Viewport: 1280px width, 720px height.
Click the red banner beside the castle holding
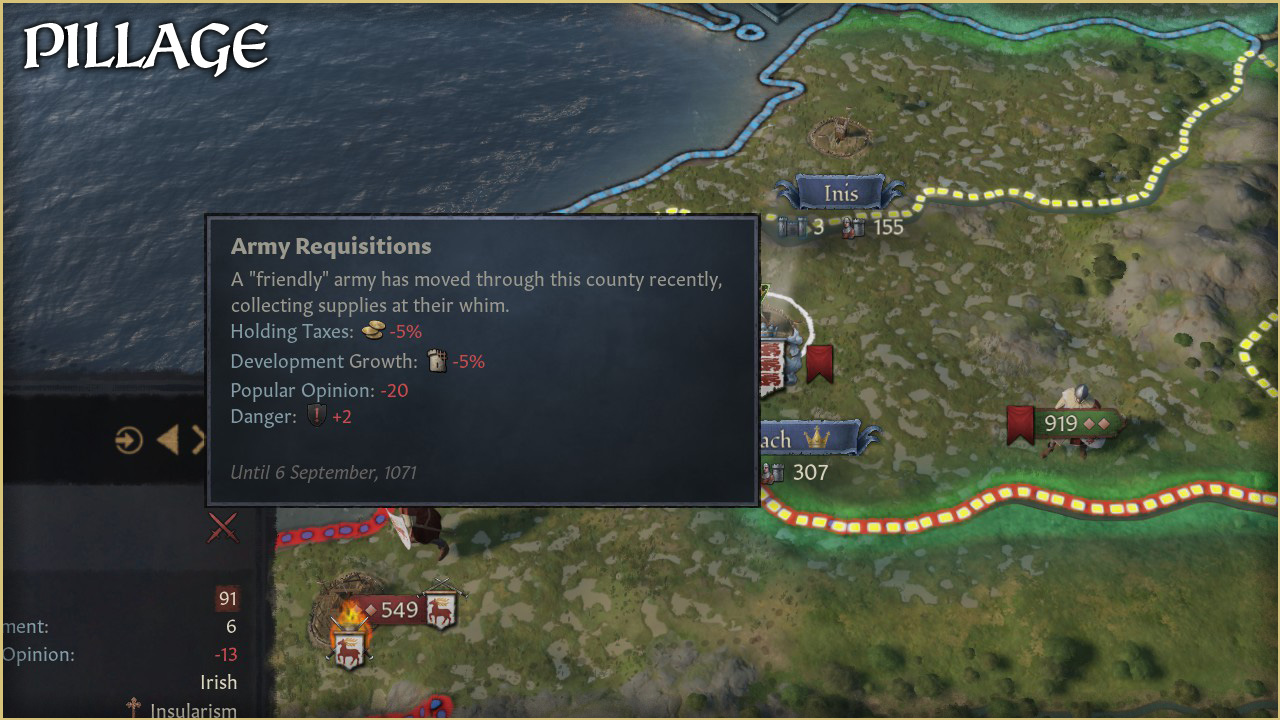819,363
